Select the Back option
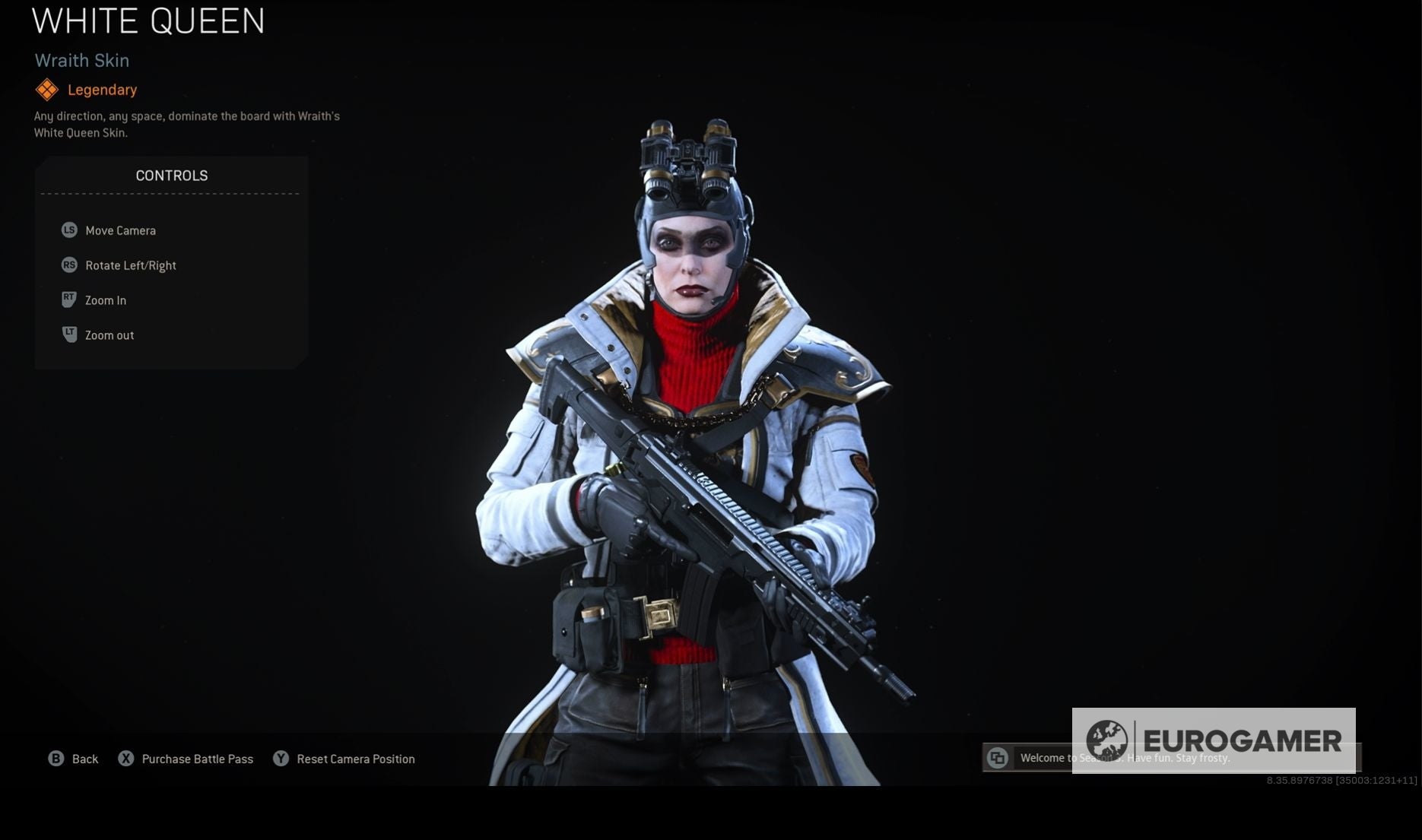 (x=84, y=759)
